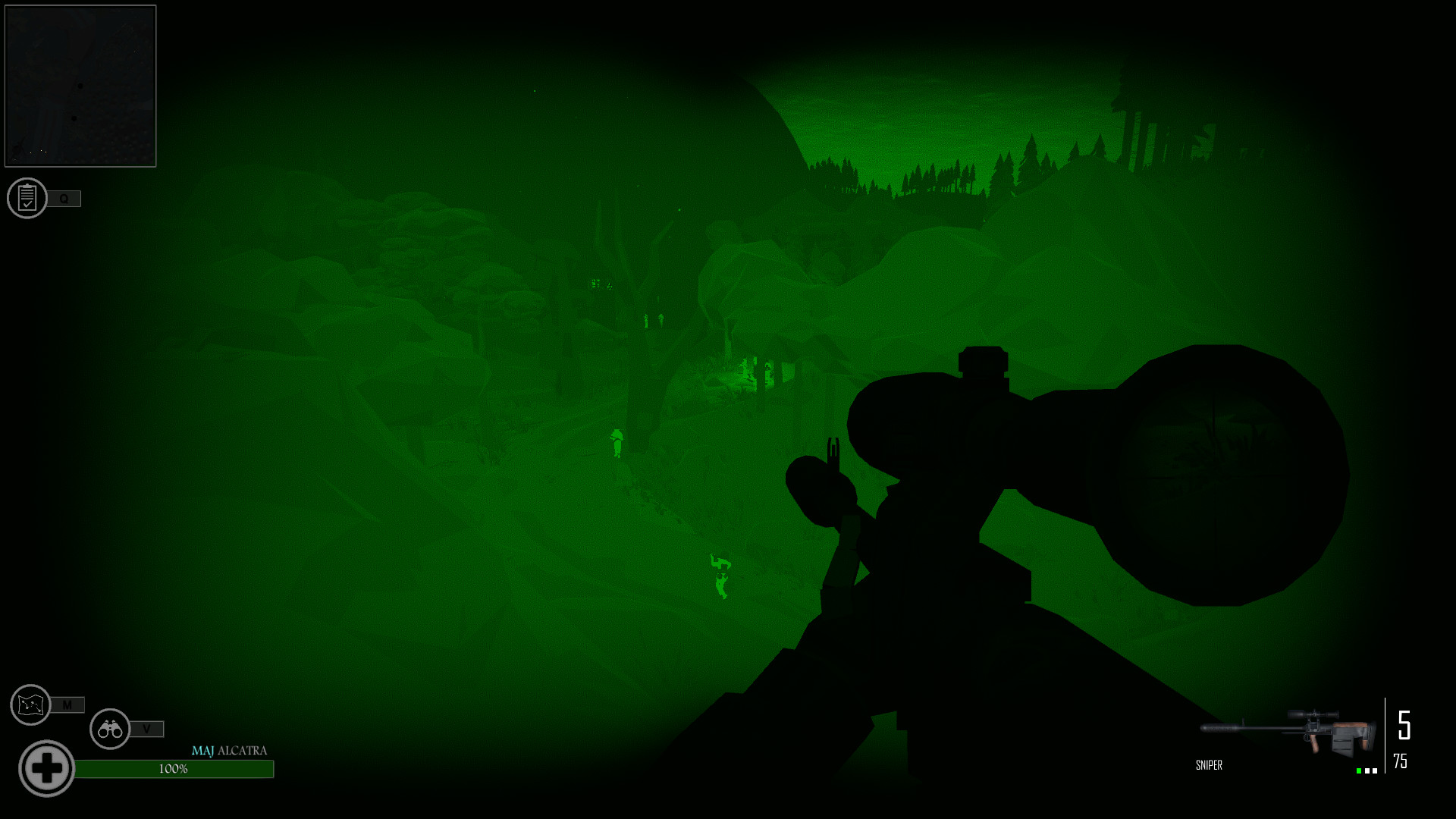Select the map icon near the M keybind
Image resolution: width=1456 pixels, height=819 pixels.
[x=29, y=705]
